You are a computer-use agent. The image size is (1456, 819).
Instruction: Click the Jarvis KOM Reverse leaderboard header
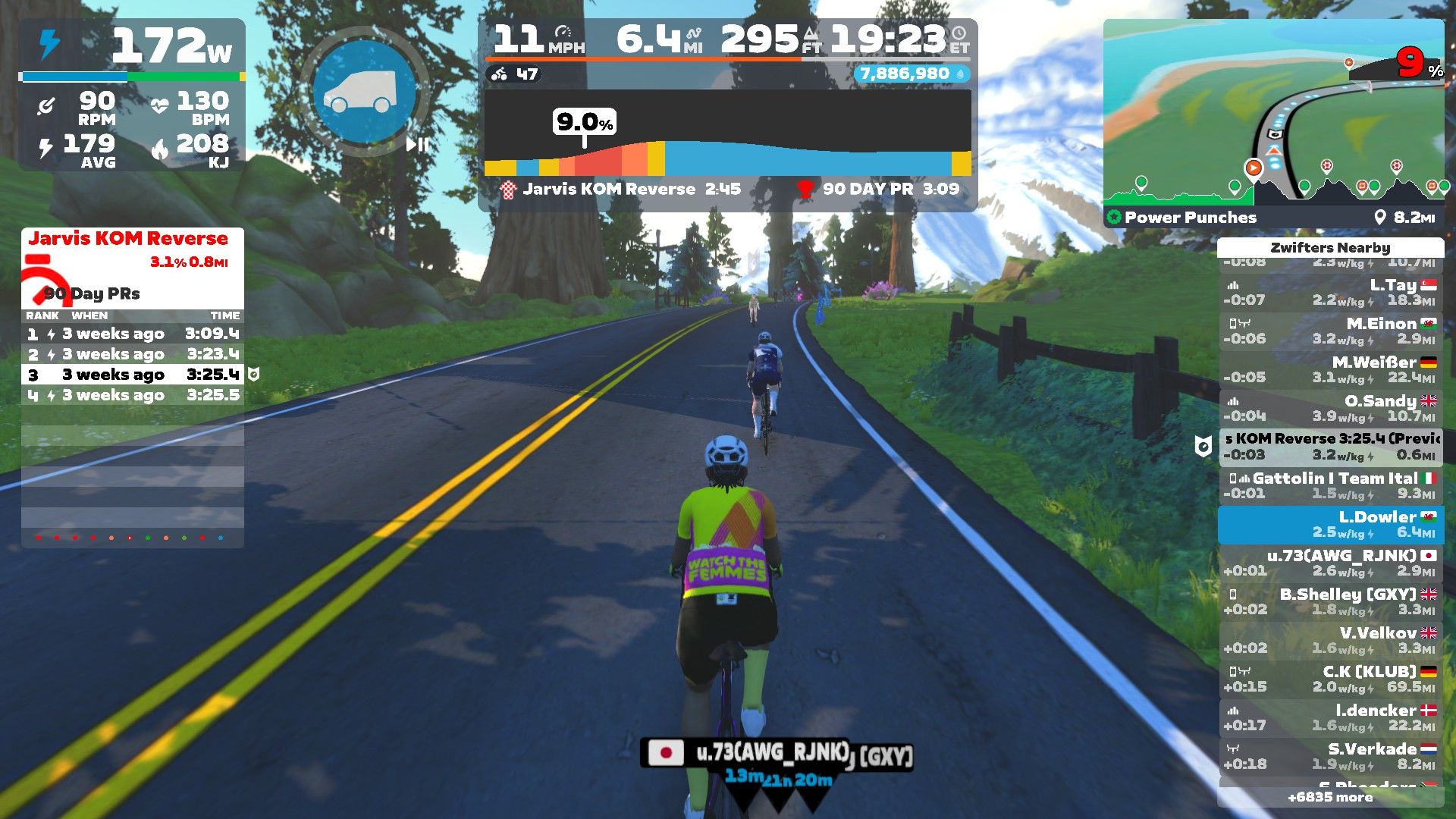pyautogui.click(x=128, y=239)
